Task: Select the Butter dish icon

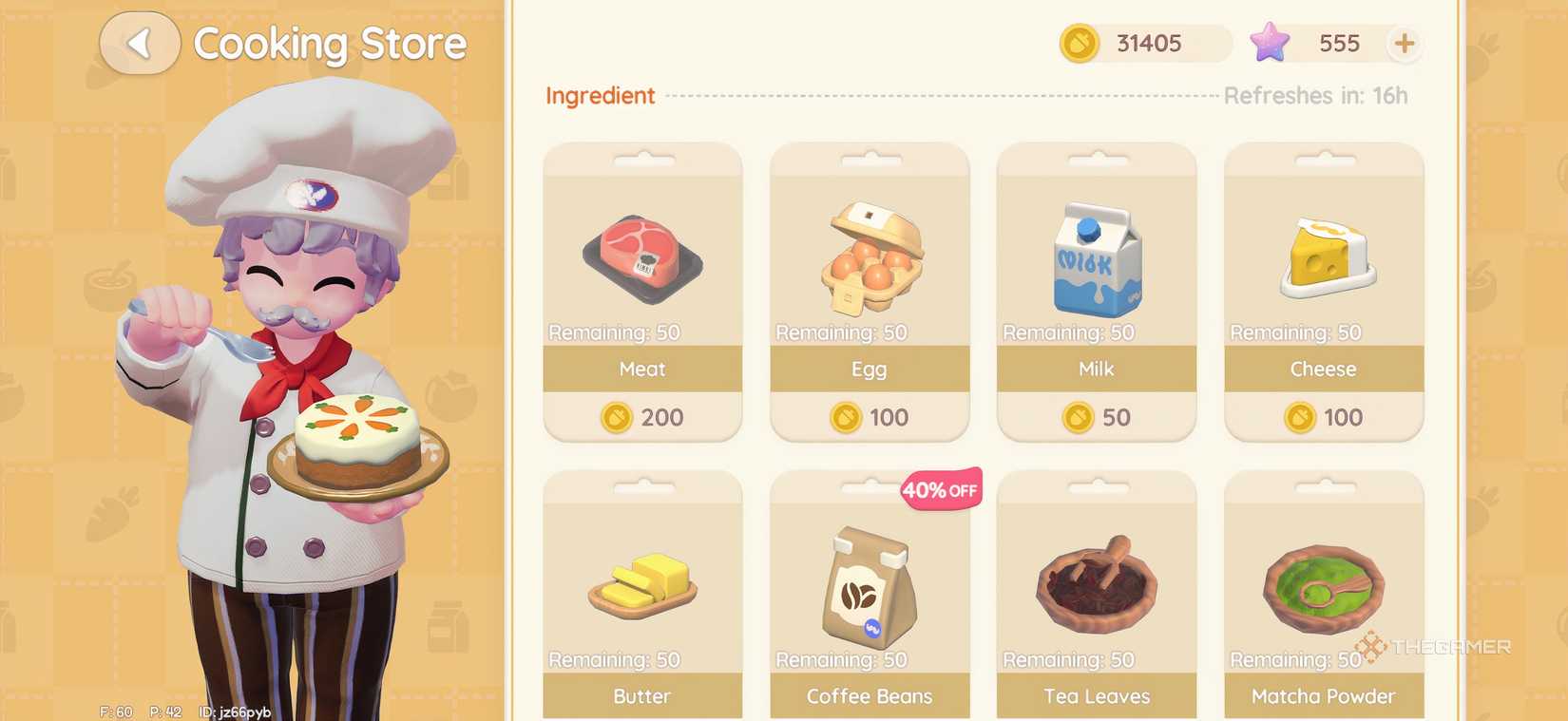Action: pyautogui.click(x=641, y=584)
